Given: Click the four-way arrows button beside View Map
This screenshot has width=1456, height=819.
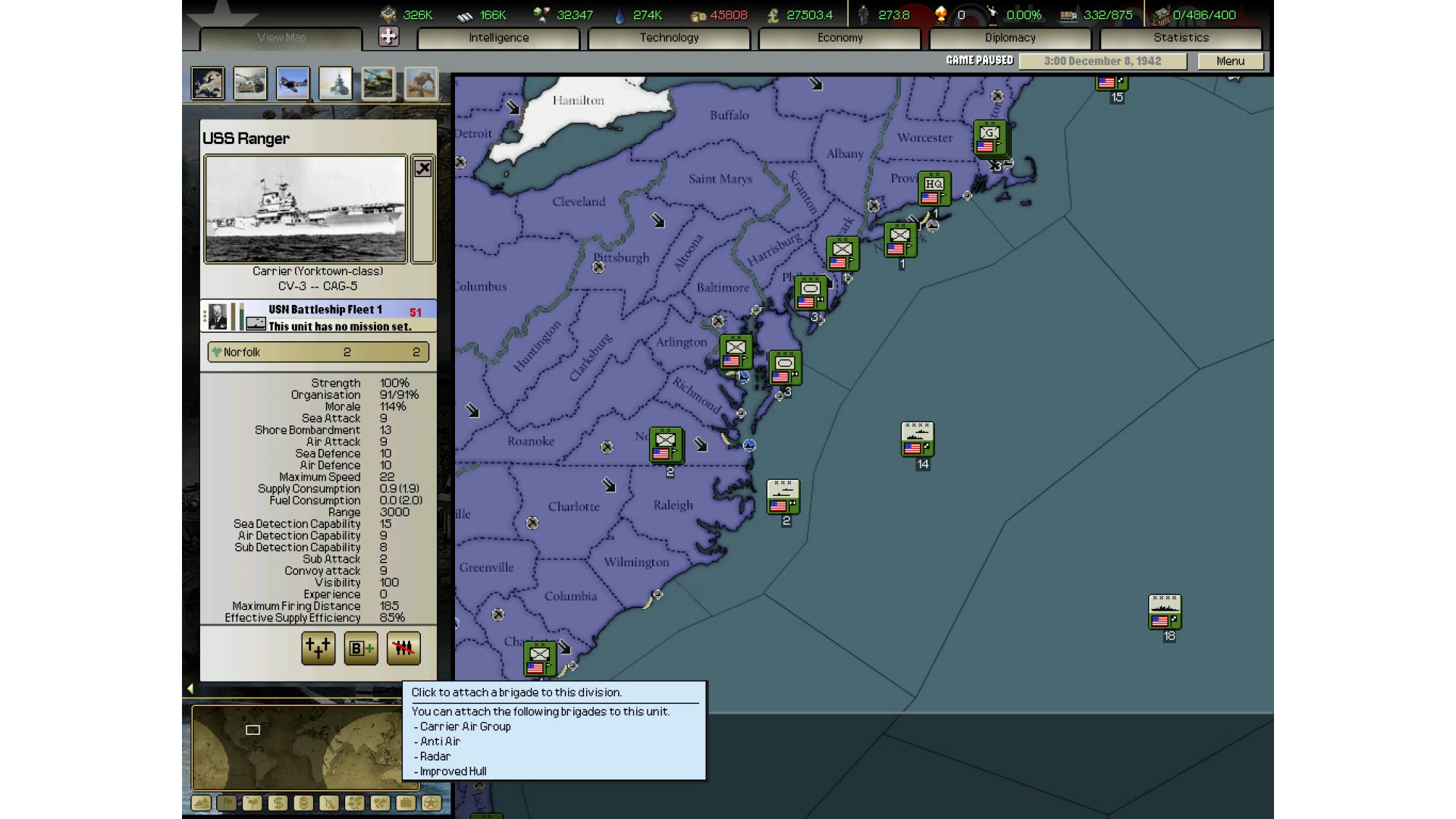Looking at the screenshot, I should (x=388, y=36).
